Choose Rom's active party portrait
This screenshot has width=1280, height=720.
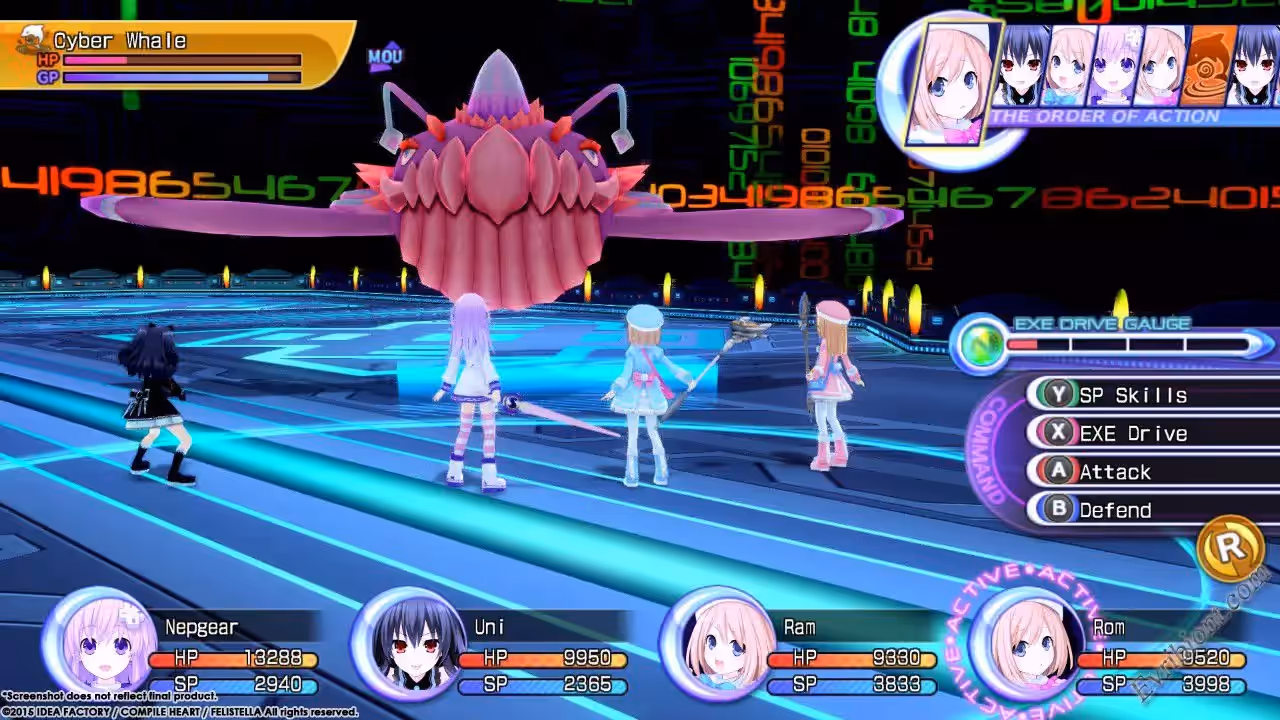pyautogui.click(x=1026, y=645)
